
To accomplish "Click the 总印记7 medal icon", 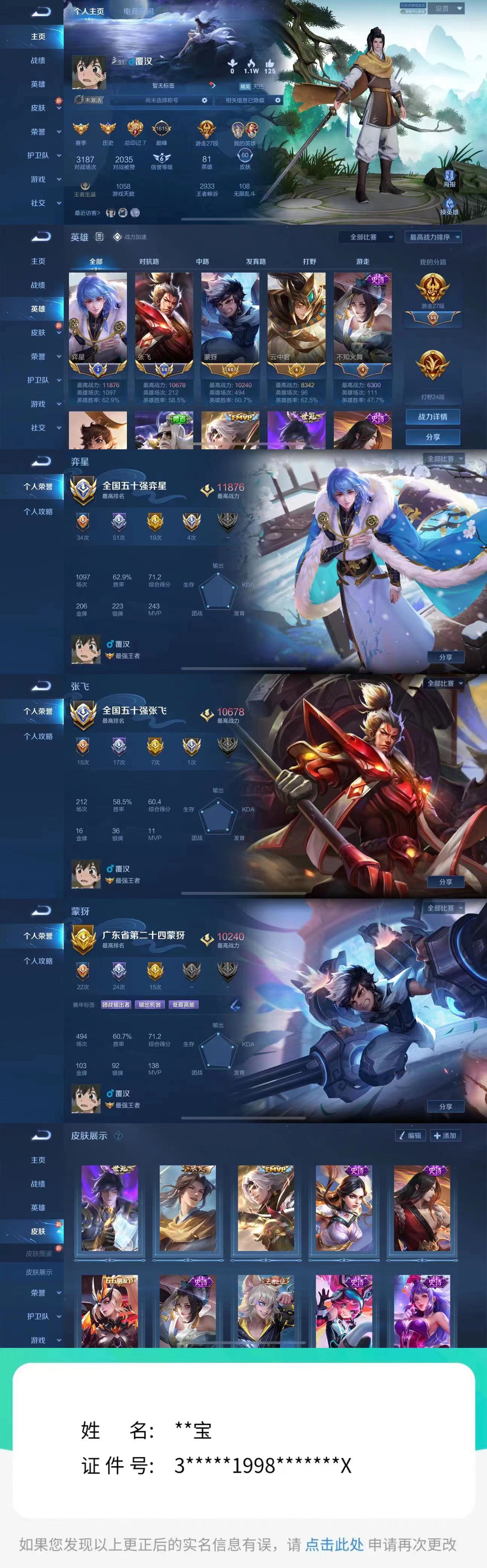I will (134, 128).
